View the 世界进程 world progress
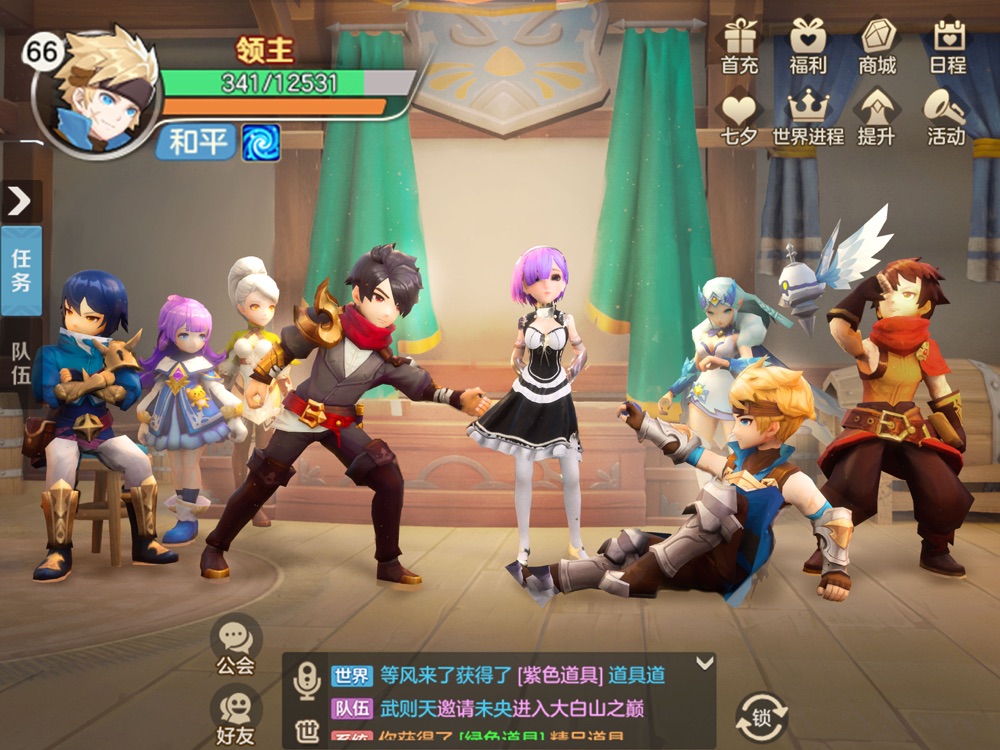Screen dimensions: 1000x750 [808, 116]
